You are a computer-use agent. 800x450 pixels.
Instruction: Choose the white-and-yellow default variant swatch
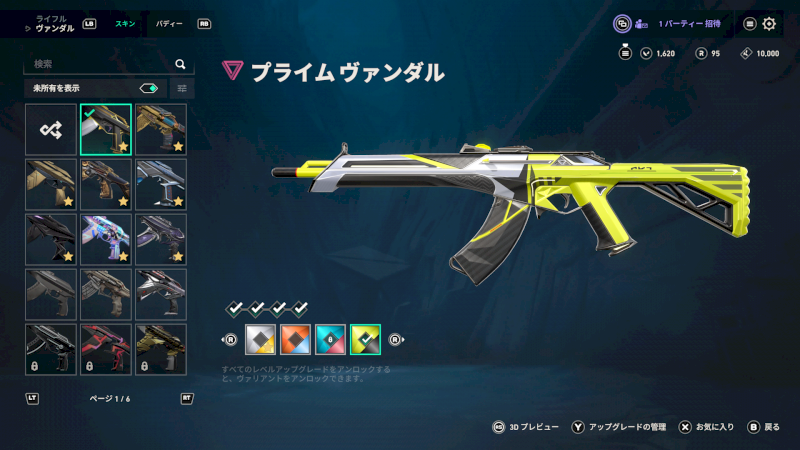pos(259,341)
